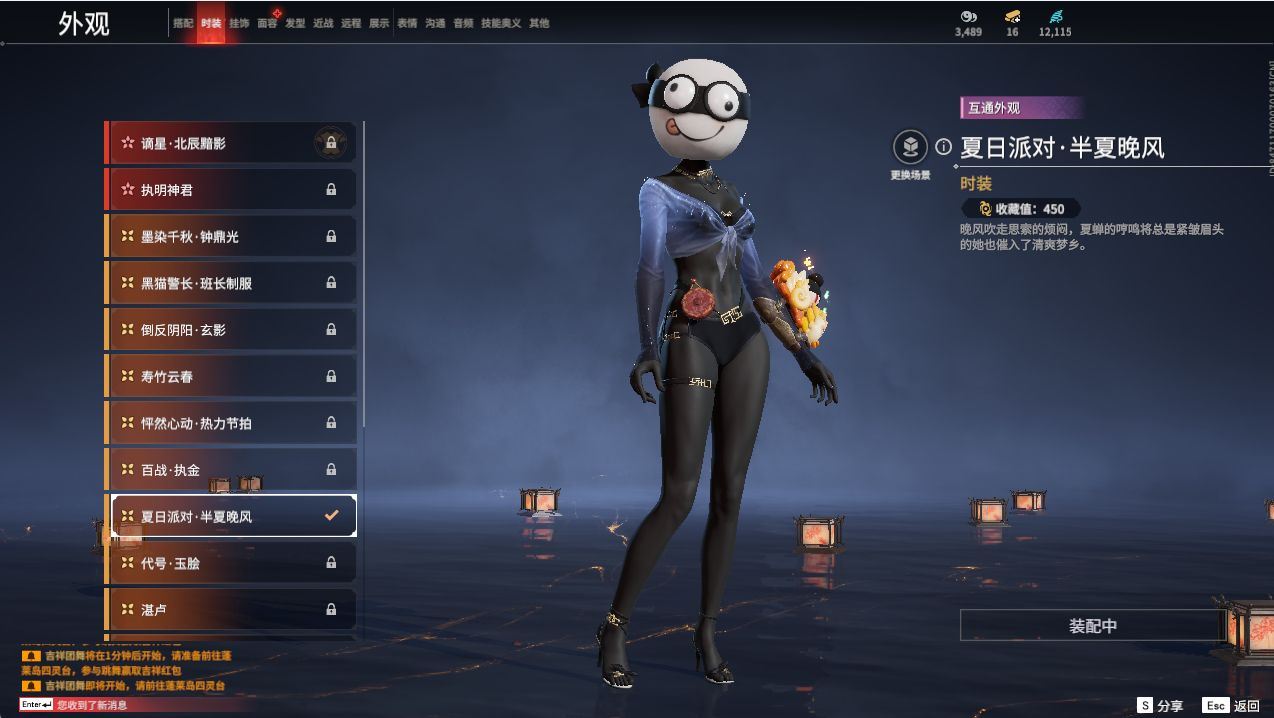This screenshot has width=1274, height=718.
Task: Switch to the 搭配 tab
Action: point(183,23)
